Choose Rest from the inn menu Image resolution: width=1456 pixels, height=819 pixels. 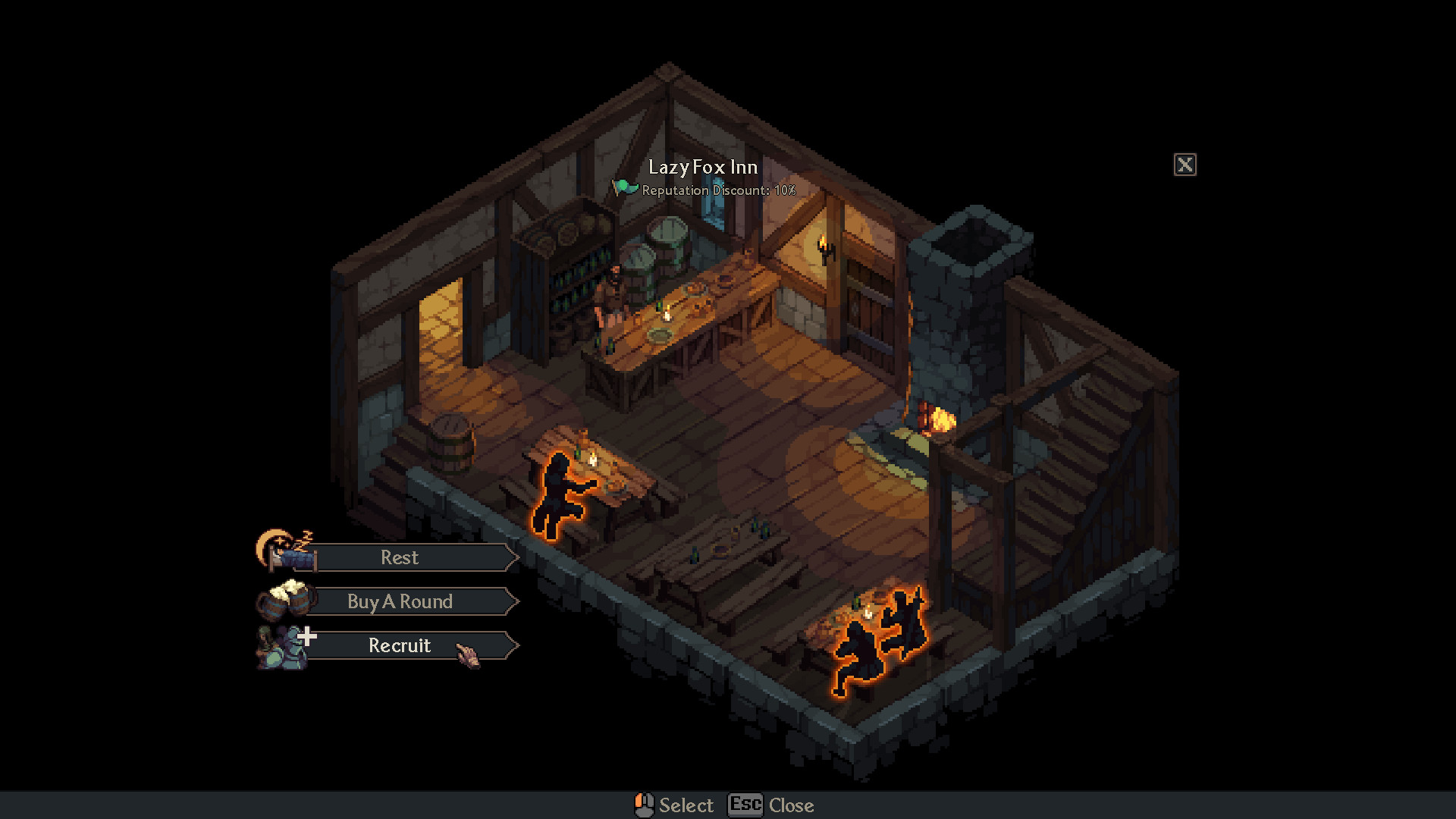400,557
